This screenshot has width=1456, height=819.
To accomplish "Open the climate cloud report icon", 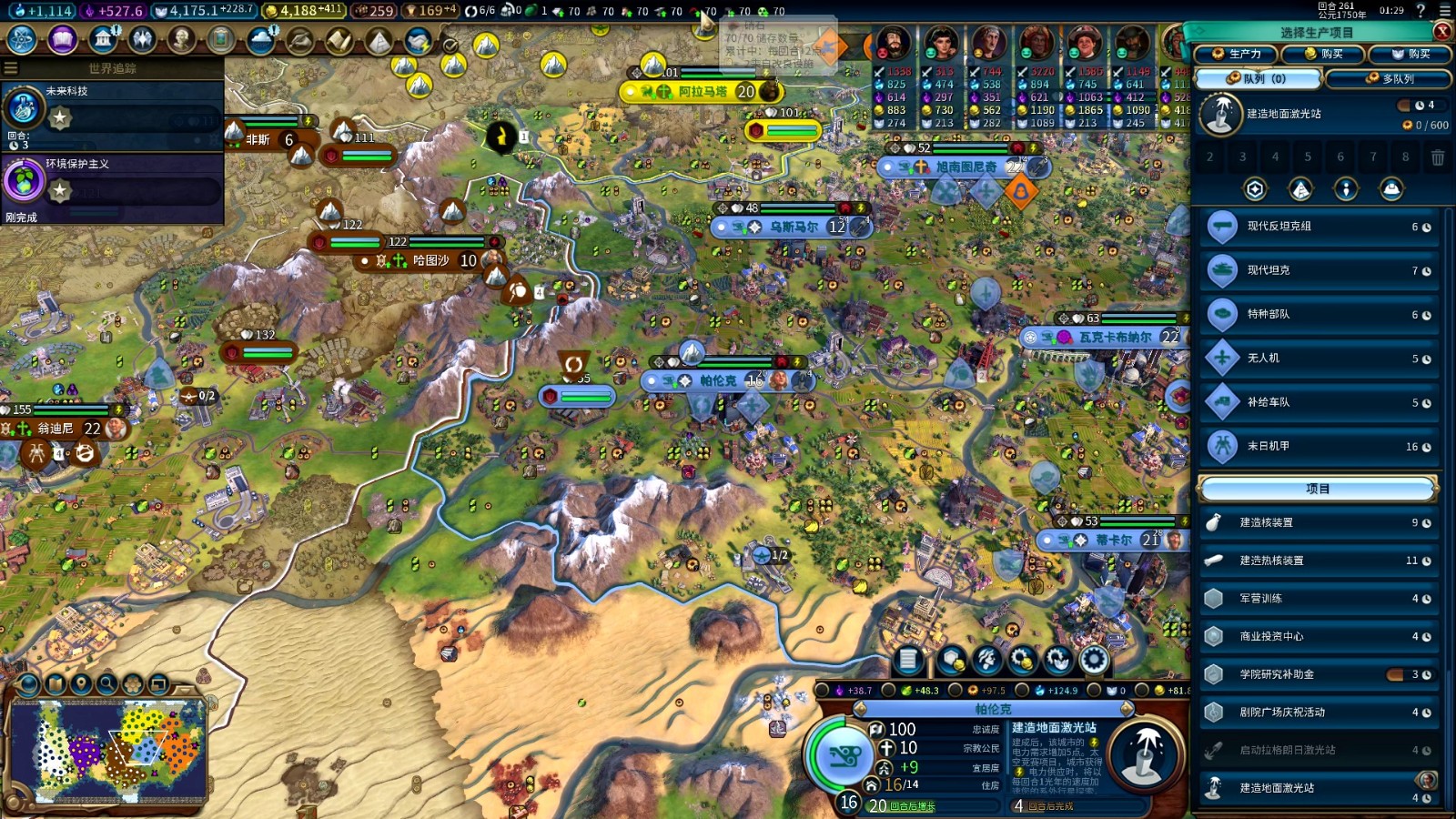I will 261,39.
